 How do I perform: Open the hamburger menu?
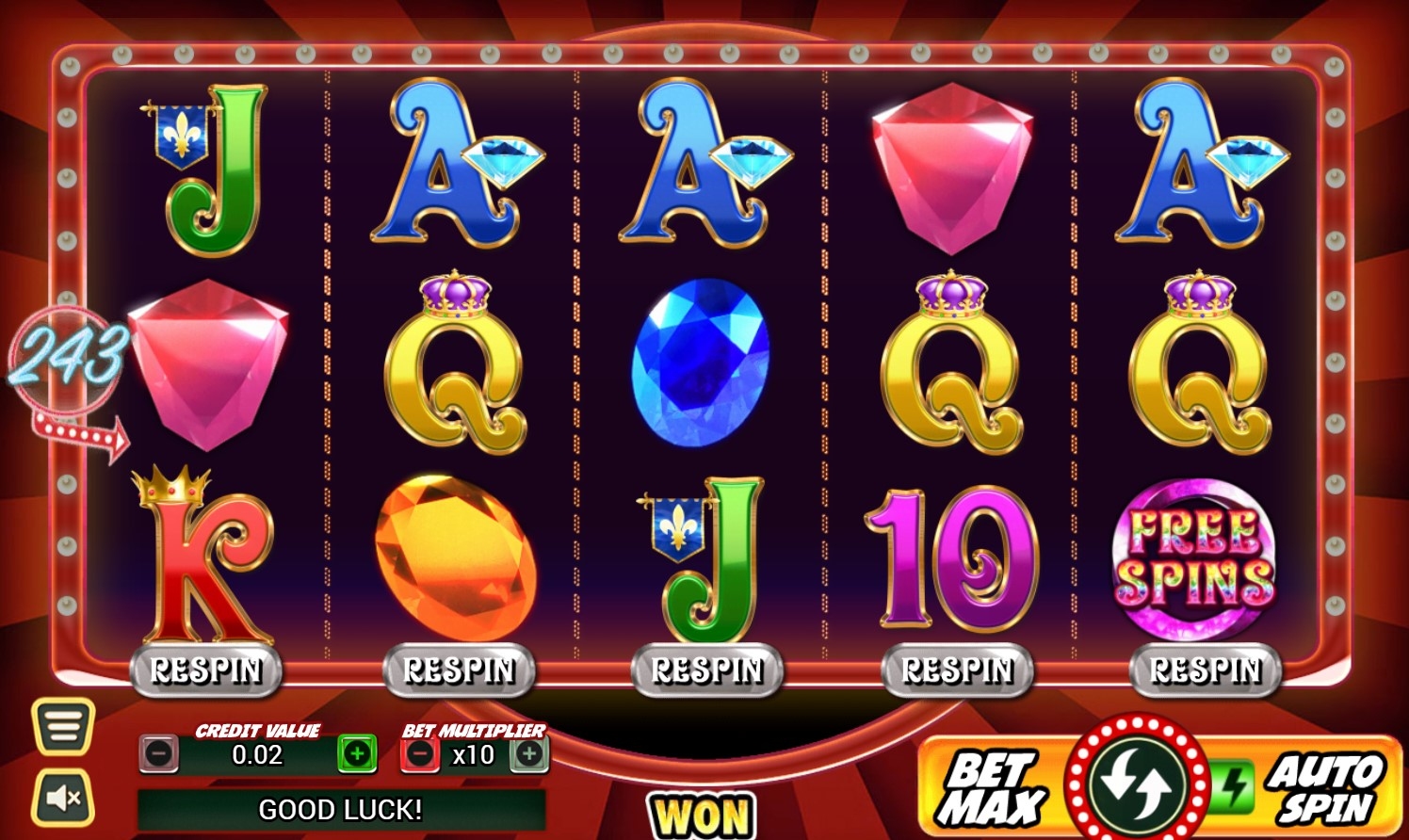click(63, 726)
